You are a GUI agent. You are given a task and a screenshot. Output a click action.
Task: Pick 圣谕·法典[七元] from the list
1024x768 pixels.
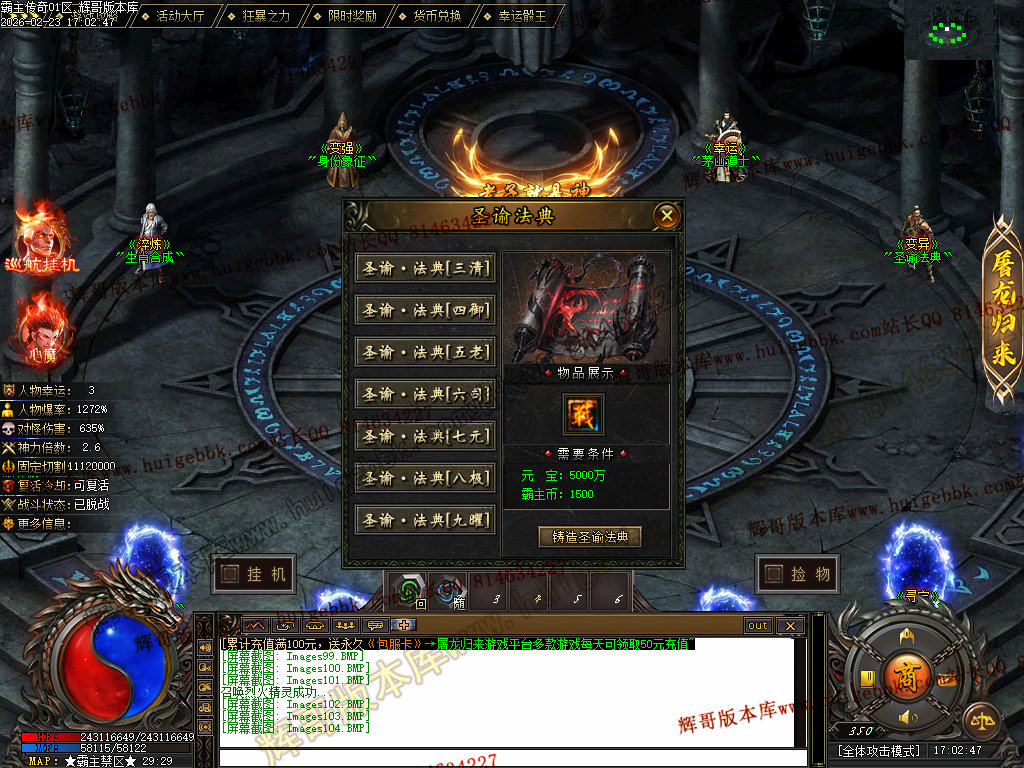click(x=426, y=437)
